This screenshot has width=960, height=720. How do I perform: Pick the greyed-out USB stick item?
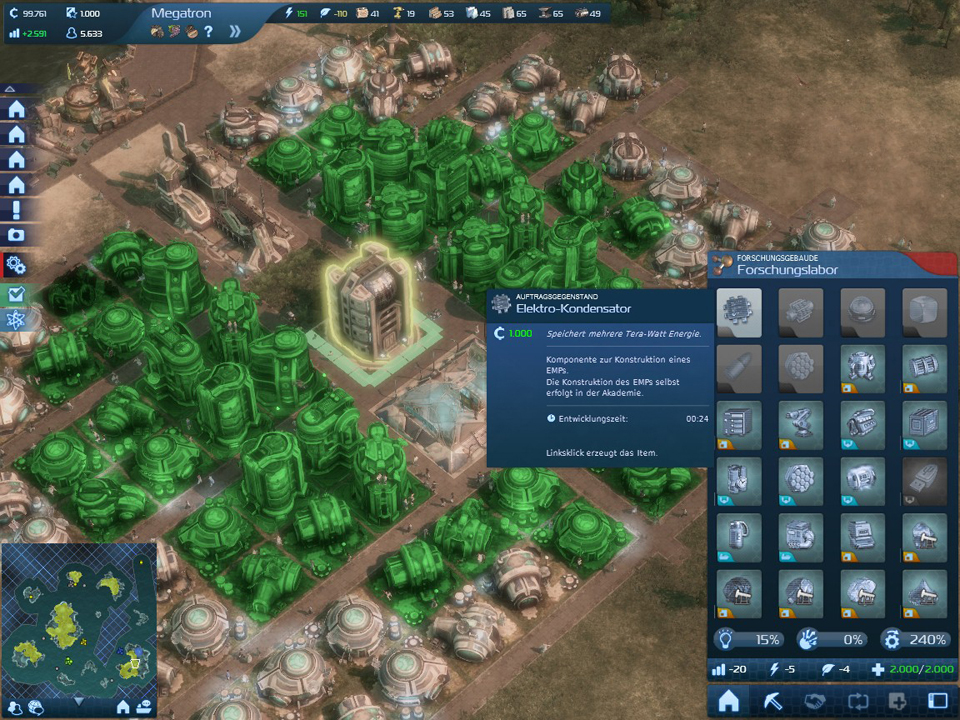pyautogui.click(x=924, y=480)
